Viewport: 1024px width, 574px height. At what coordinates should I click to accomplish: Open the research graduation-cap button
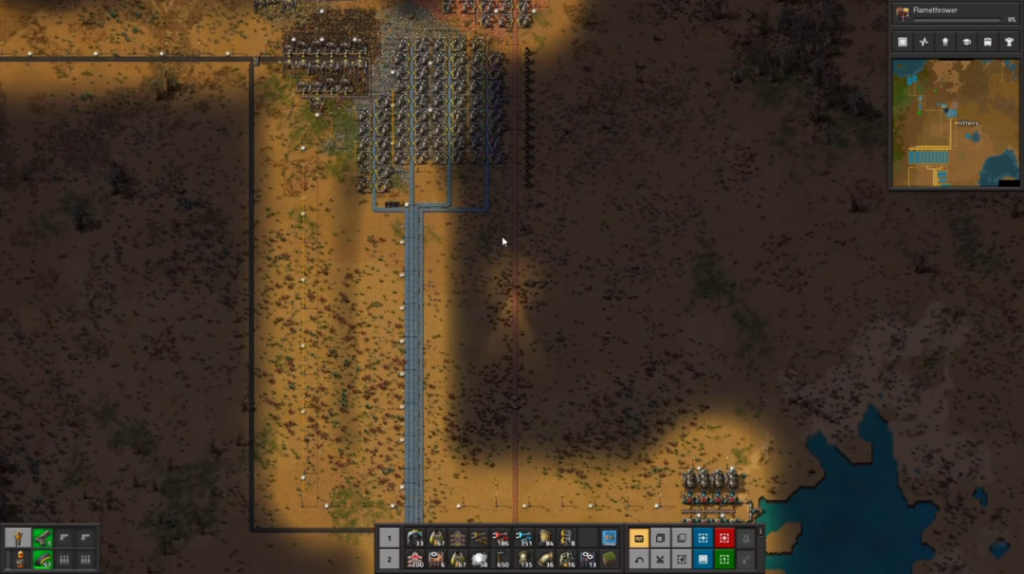[x=968, y=42]
